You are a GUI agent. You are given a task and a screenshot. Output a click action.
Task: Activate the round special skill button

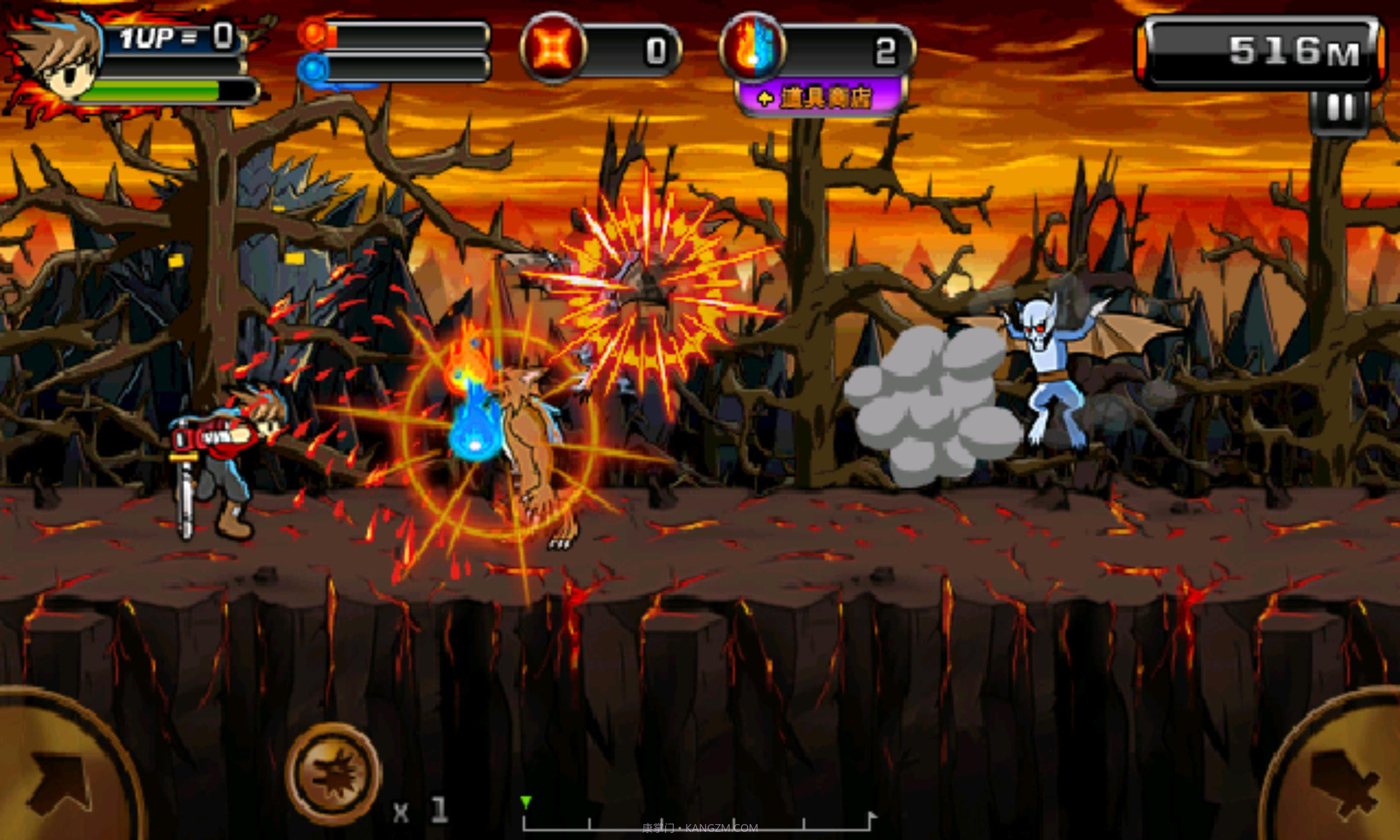(x=332, y=773)
